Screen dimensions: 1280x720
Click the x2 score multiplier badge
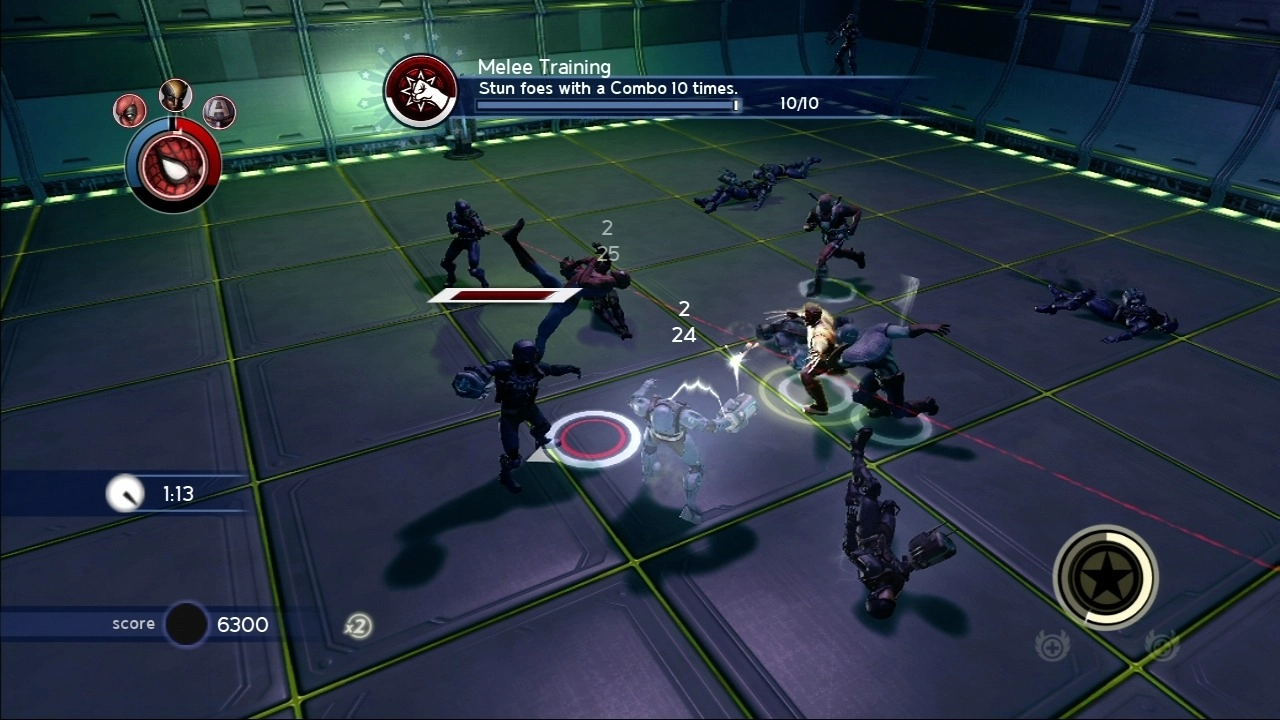point(358,626)
